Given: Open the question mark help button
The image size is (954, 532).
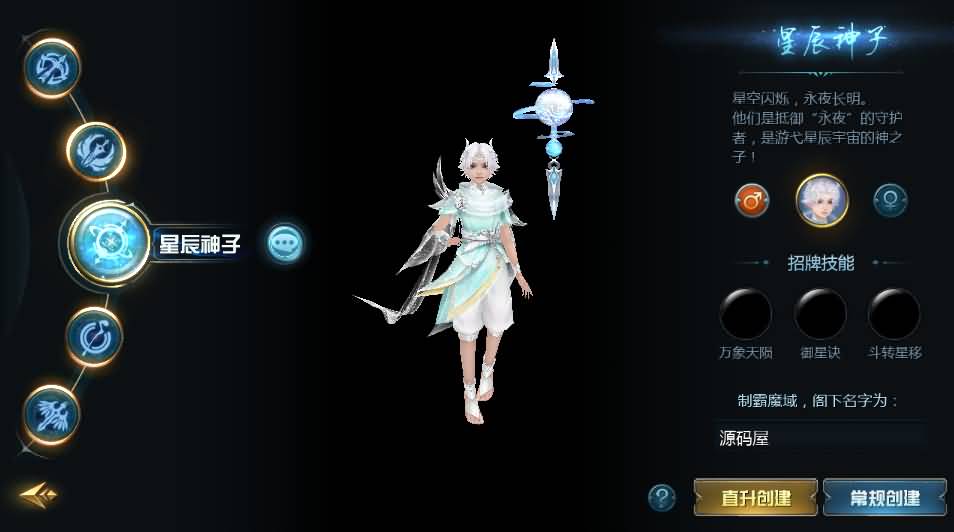Looking at the screenshot, I should [x=661, y=497].
